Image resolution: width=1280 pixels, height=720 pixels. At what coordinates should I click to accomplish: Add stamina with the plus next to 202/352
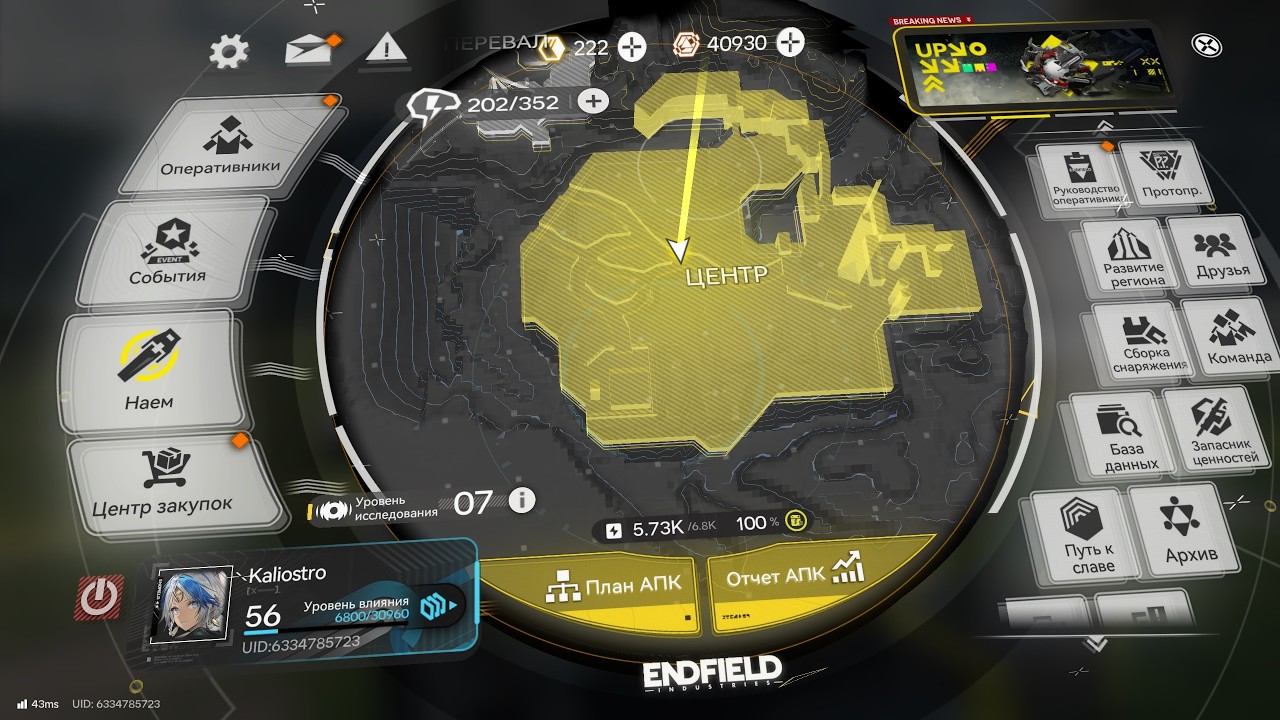click(593, 101)
